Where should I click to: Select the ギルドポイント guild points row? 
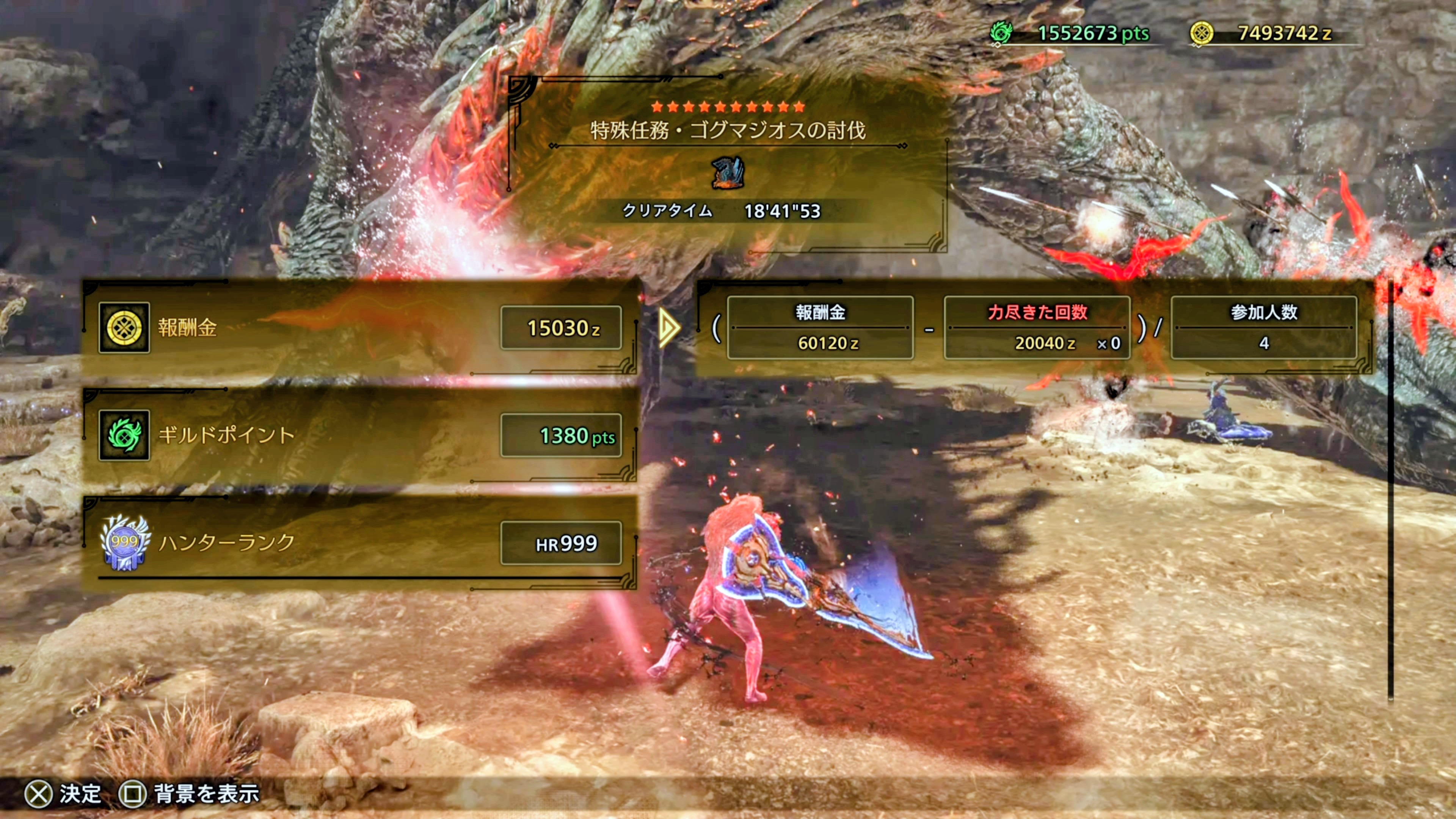(x=359, y=435)
